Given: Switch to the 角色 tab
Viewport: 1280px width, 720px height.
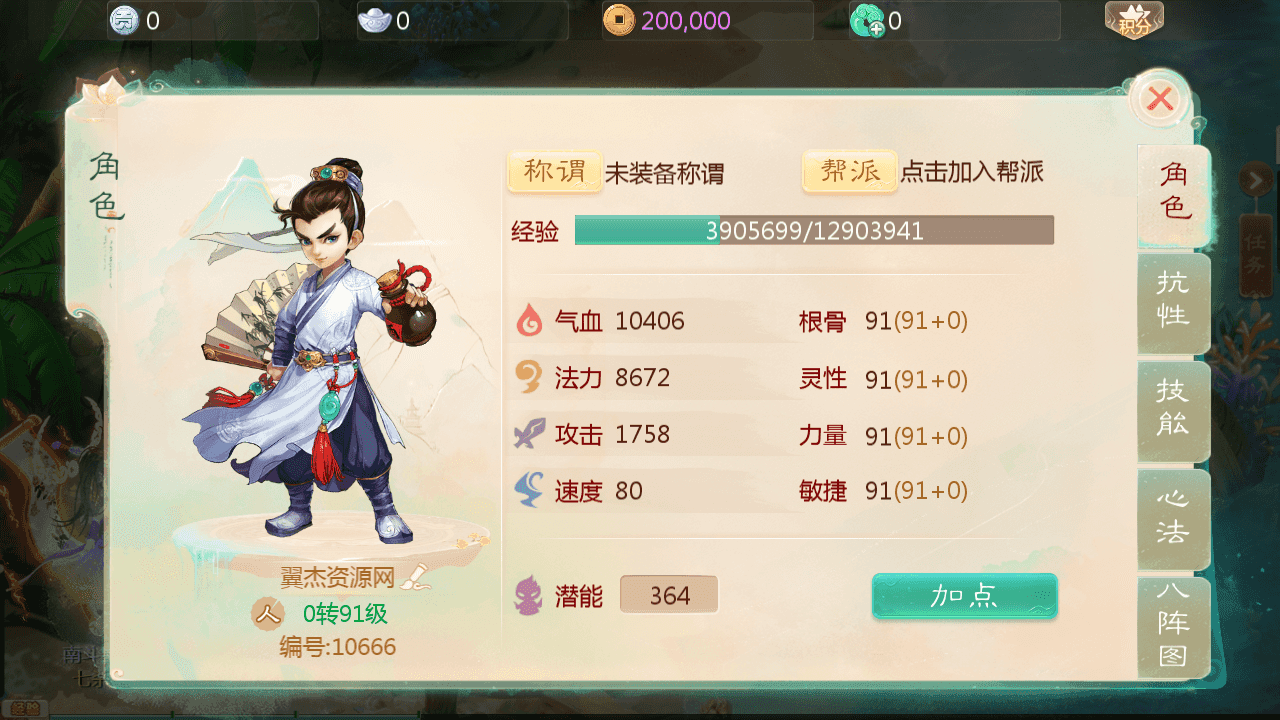Looking at the screenshot, I should pos(1173,191).
